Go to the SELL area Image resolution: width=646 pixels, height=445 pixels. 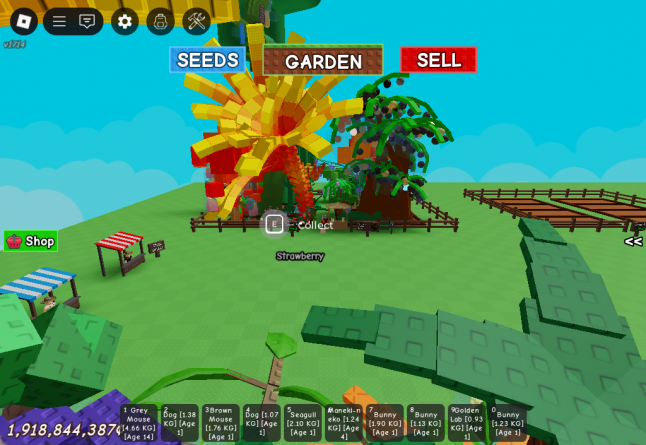coord(438,60)
